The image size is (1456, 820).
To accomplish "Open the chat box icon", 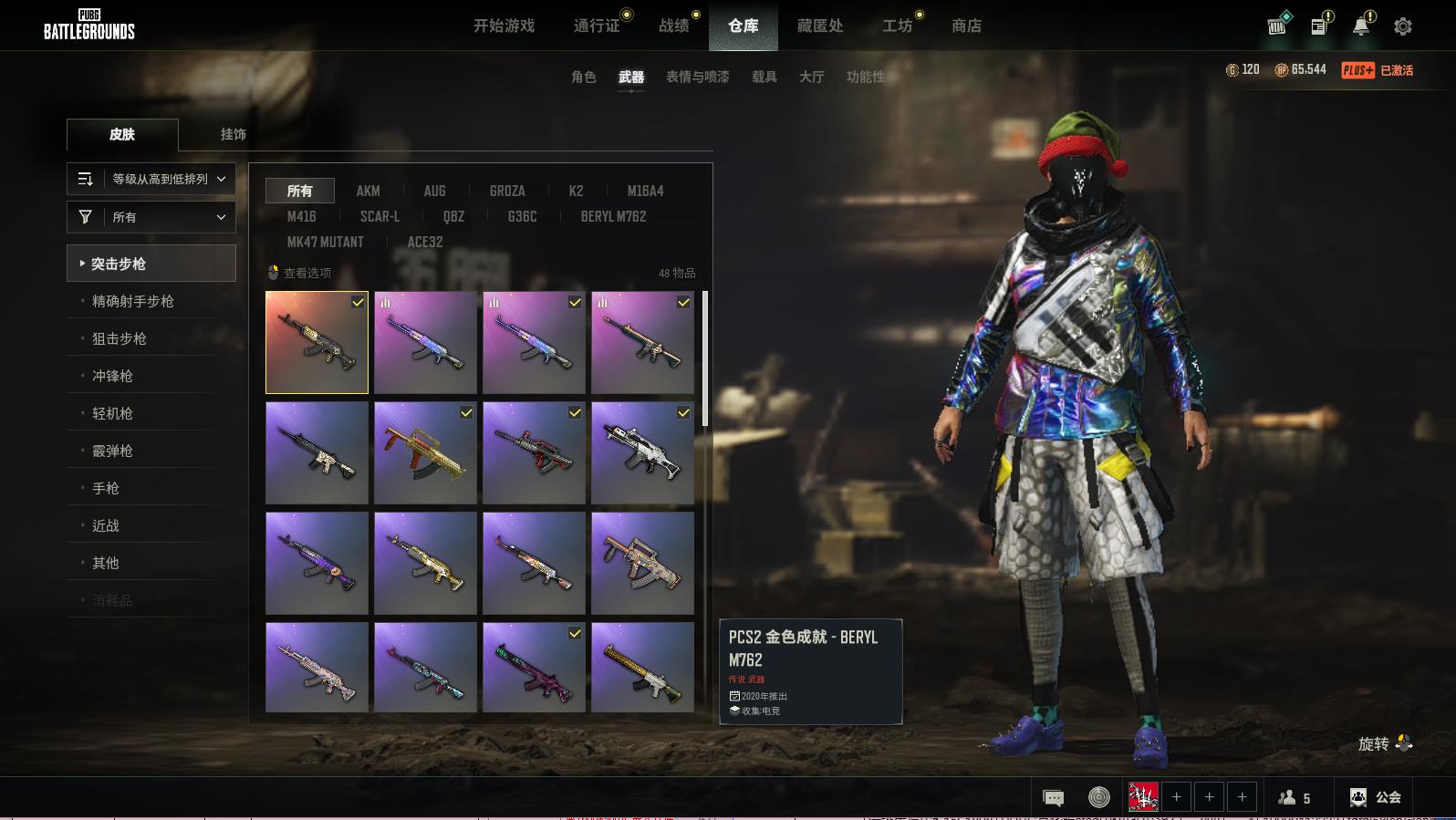I will coord(1053,798).
